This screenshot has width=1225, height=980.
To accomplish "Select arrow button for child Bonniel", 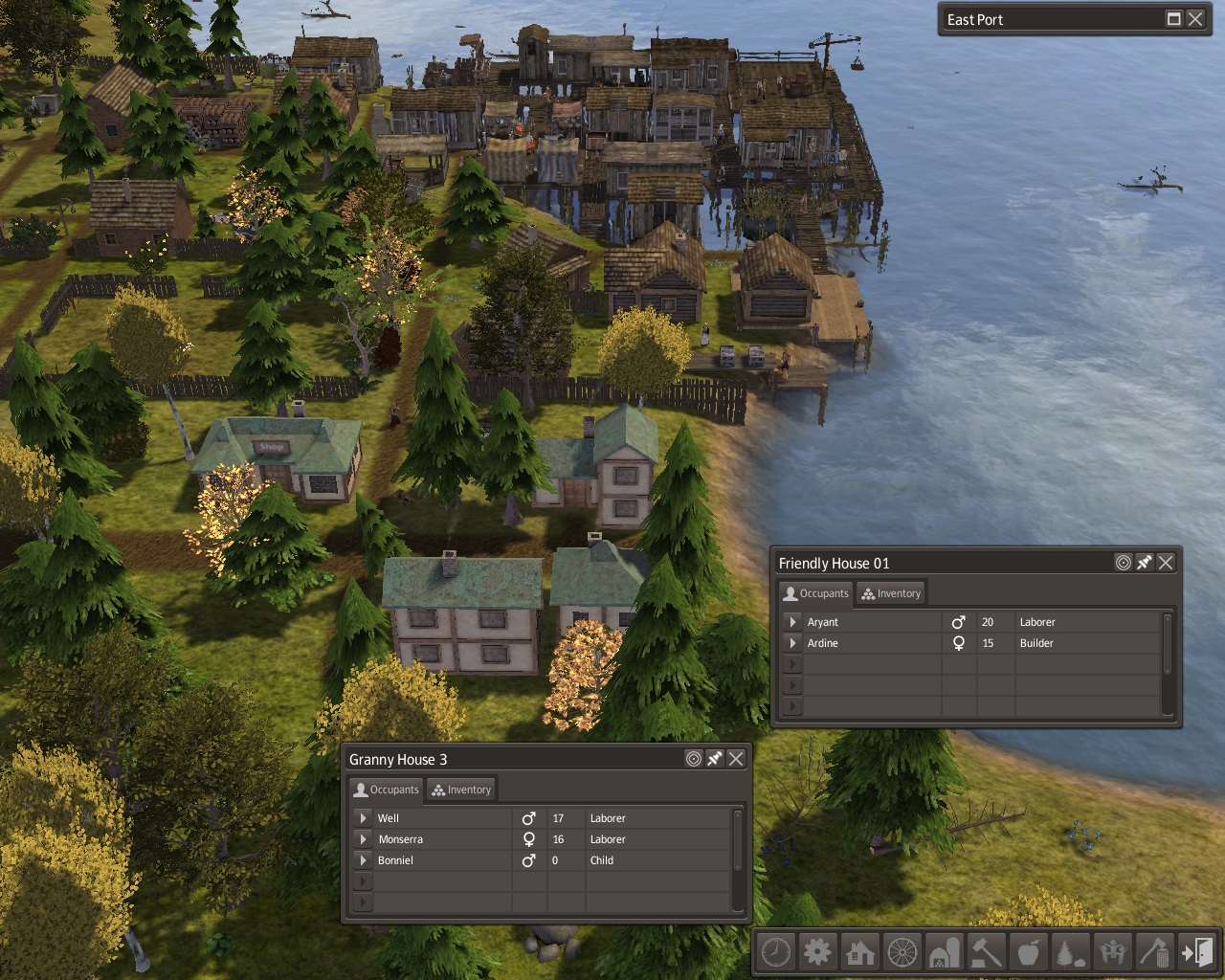I will point(363,860).
